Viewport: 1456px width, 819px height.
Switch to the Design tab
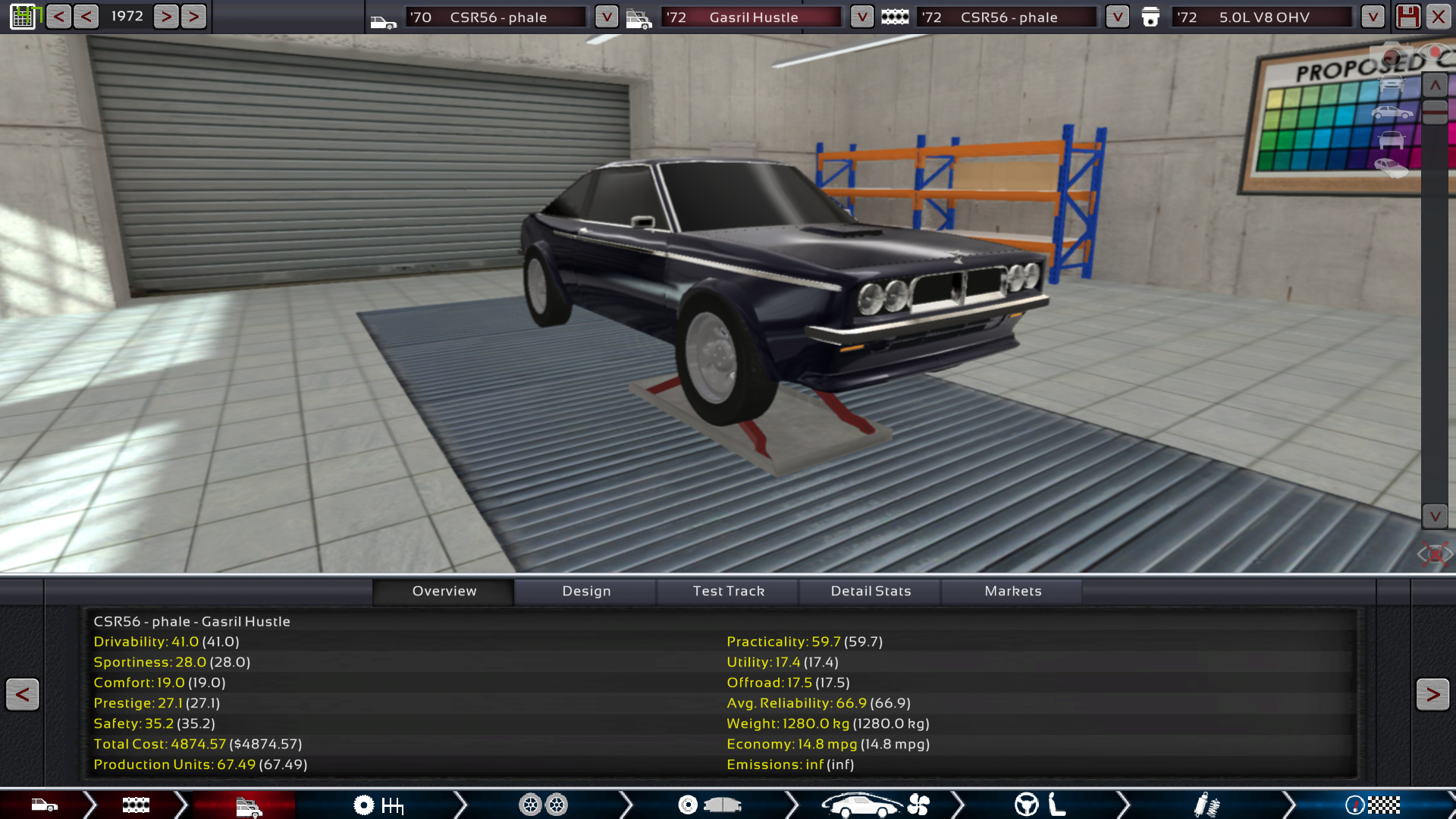(x=585, y=591)
